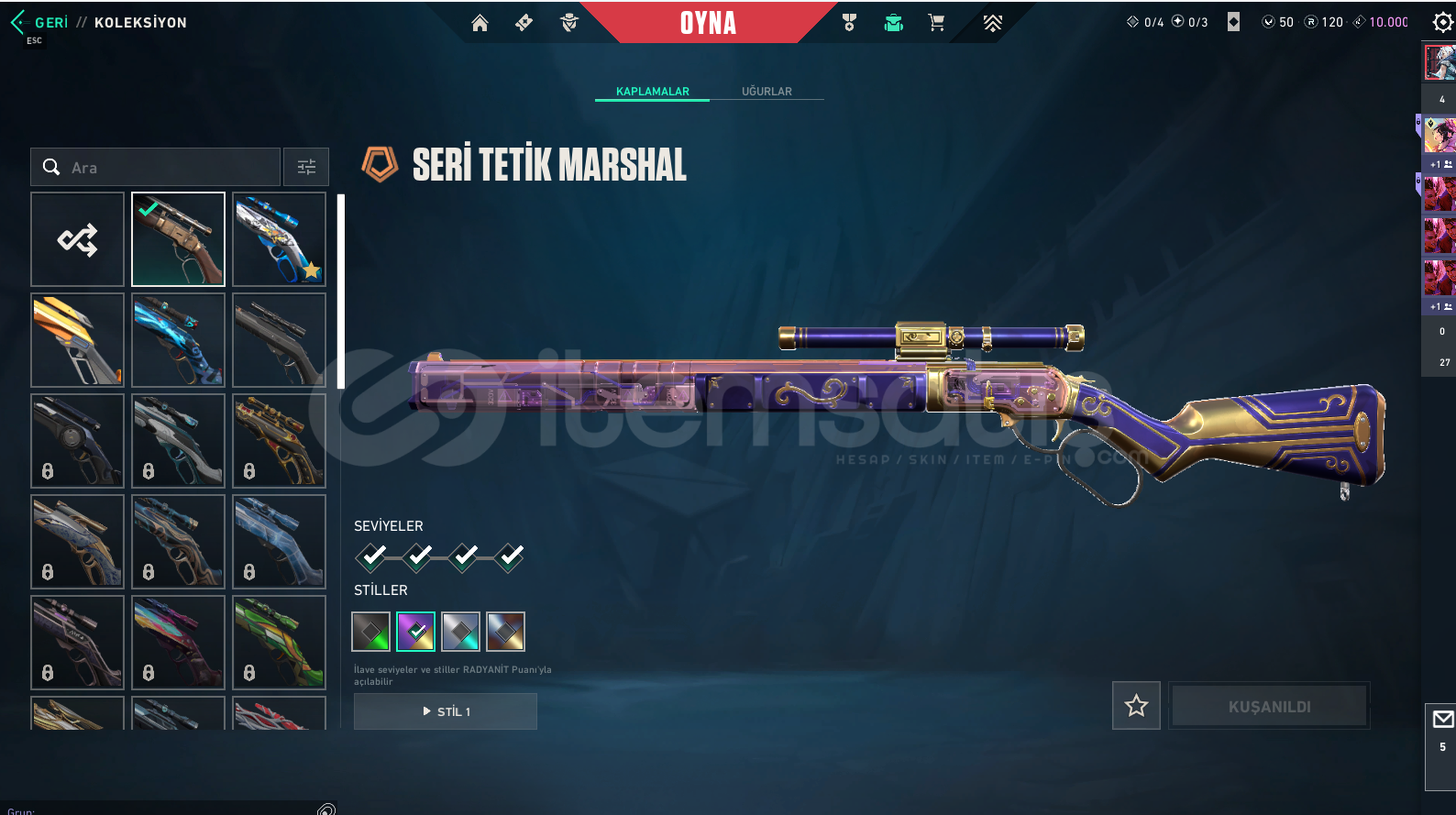1456x815 pixels.
Task: Choose the green style variant swatch
Action: [x=371, y=632]
